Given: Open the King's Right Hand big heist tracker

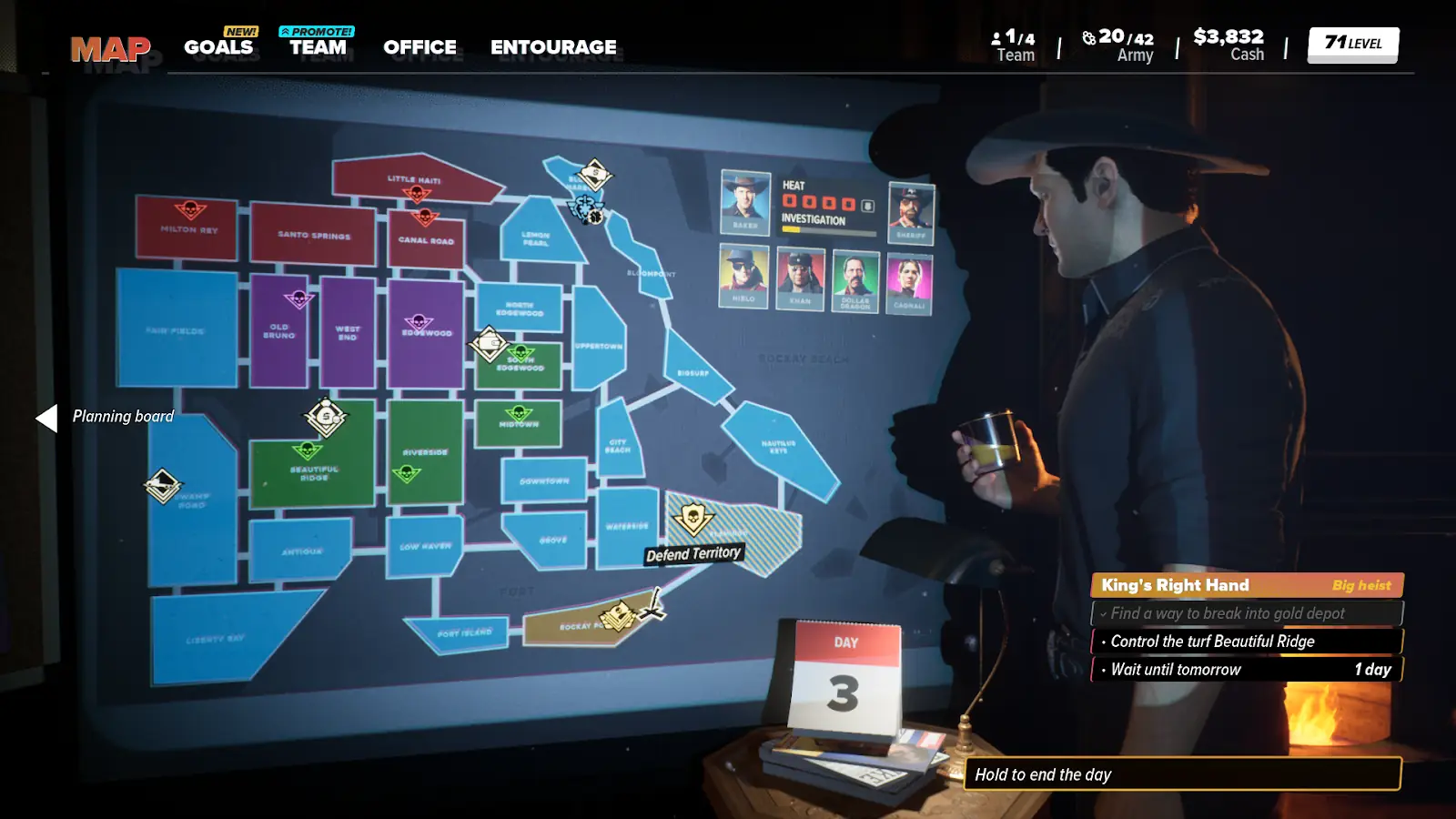Looking at the screenshot, I should point(1246,585).
